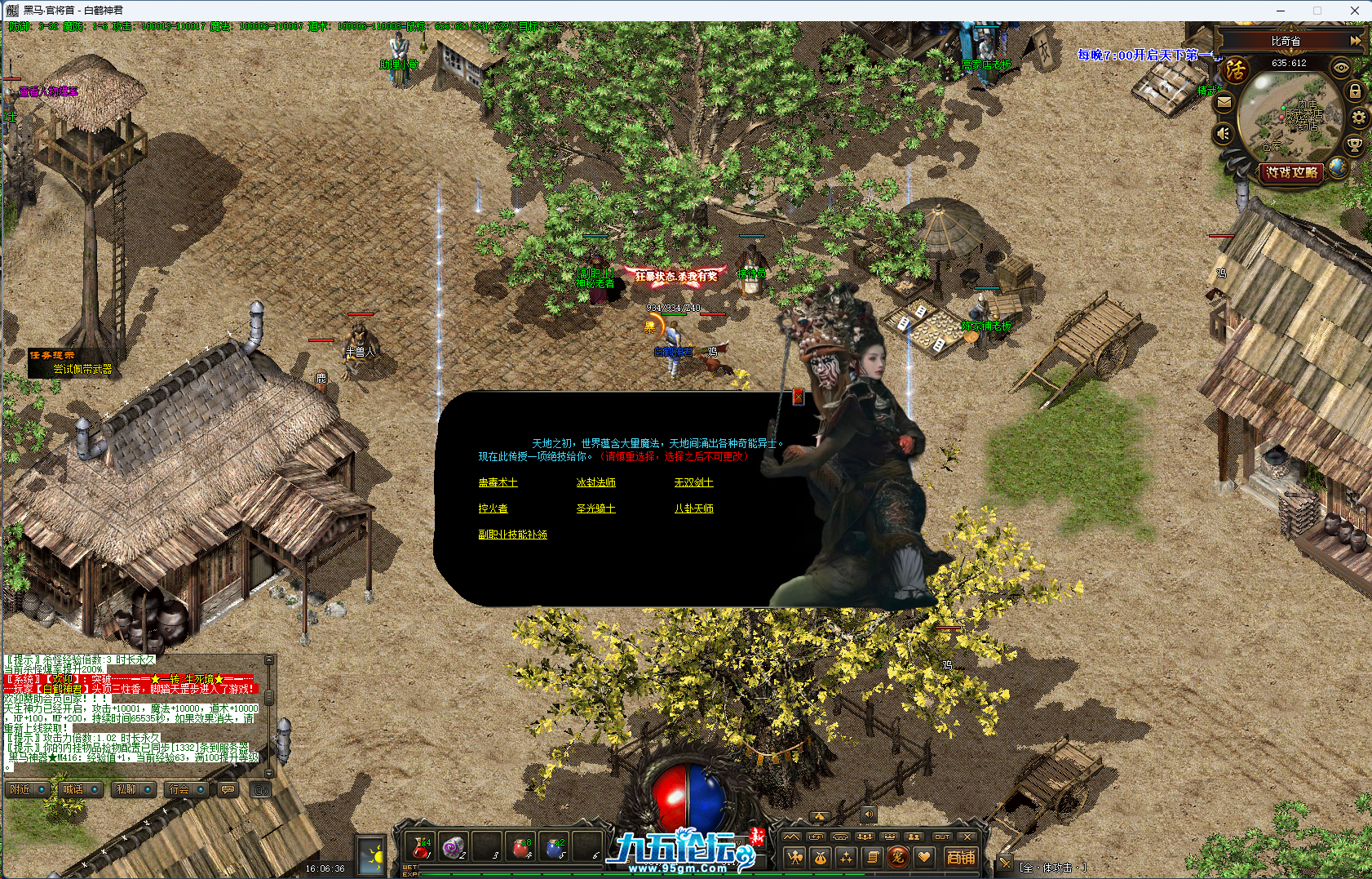
Task: Open the trophy rankings icon
Action: click(1354, 145)
